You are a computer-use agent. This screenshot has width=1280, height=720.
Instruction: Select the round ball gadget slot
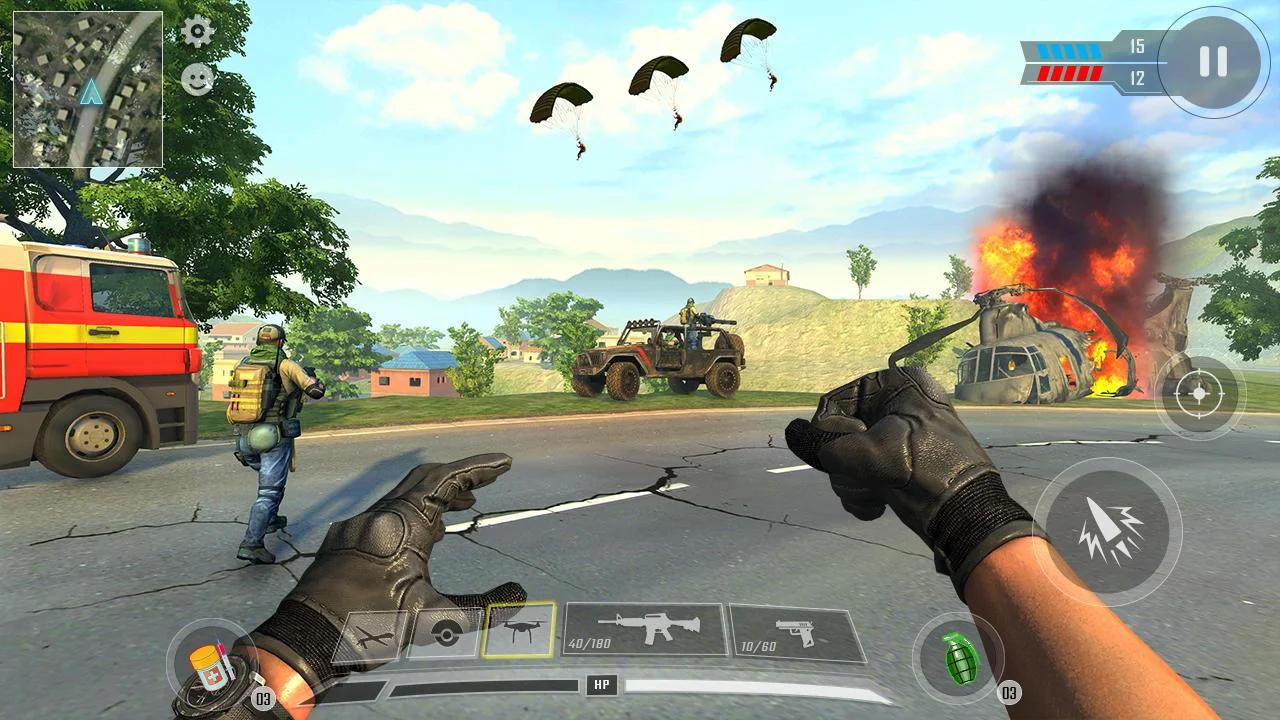[447, 633]
